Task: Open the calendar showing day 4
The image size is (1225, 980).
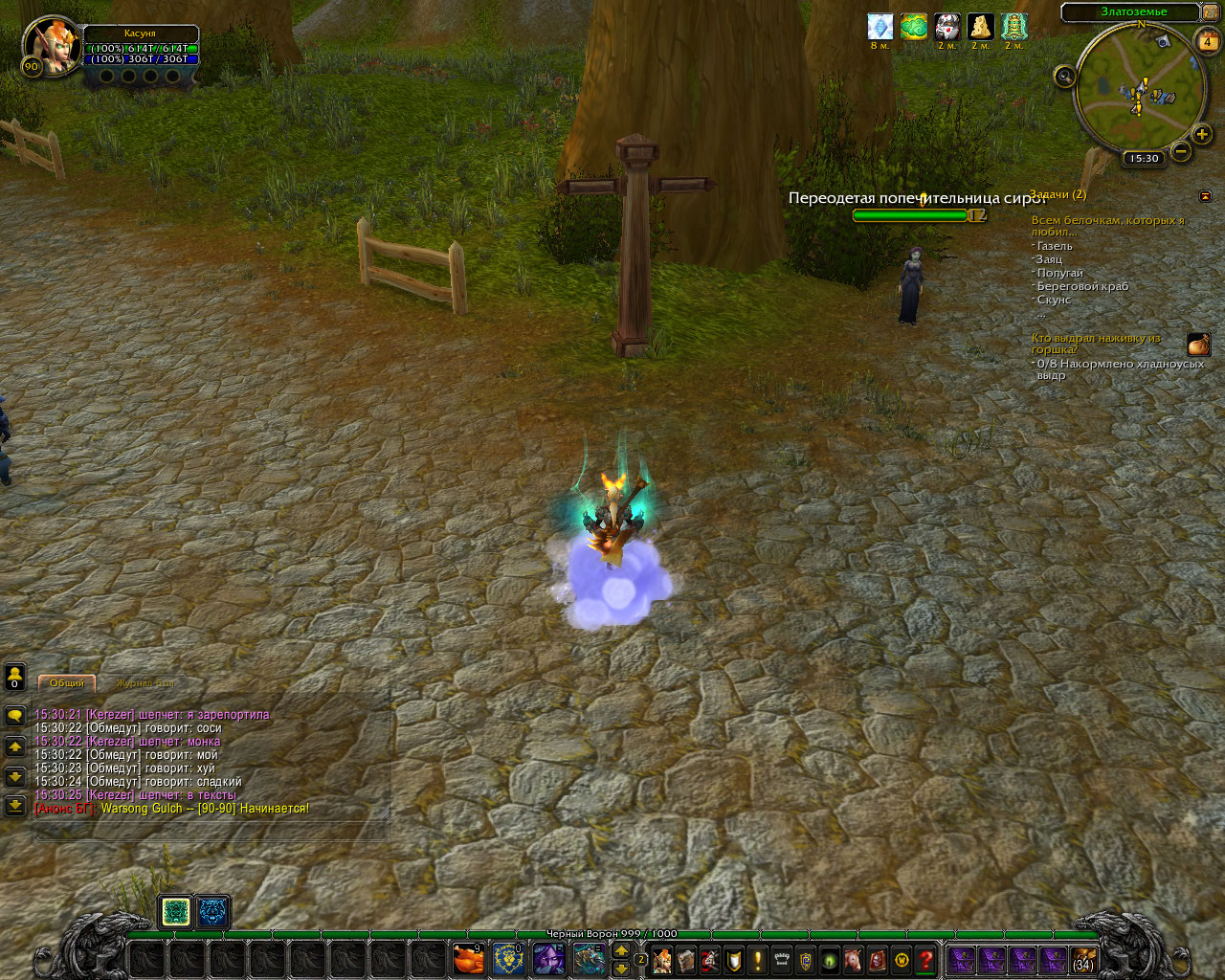Action: point(1207,42)
